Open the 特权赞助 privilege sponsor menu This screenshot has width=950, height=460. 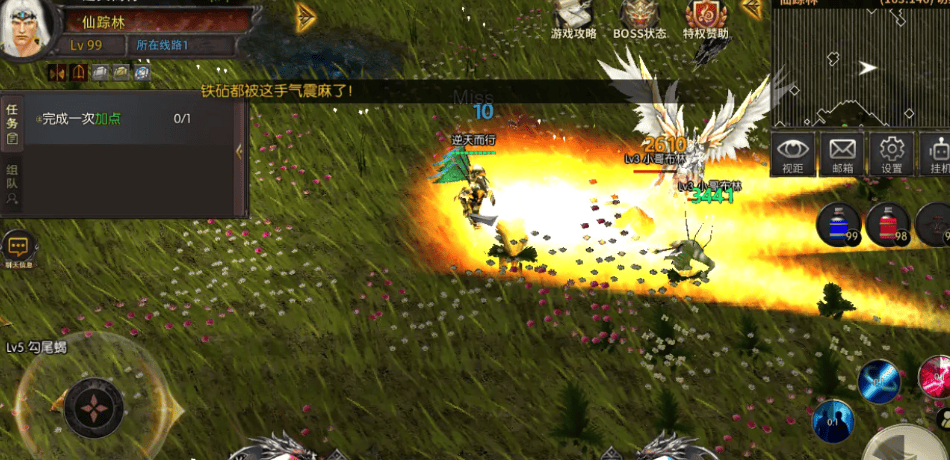click(706, 18)
